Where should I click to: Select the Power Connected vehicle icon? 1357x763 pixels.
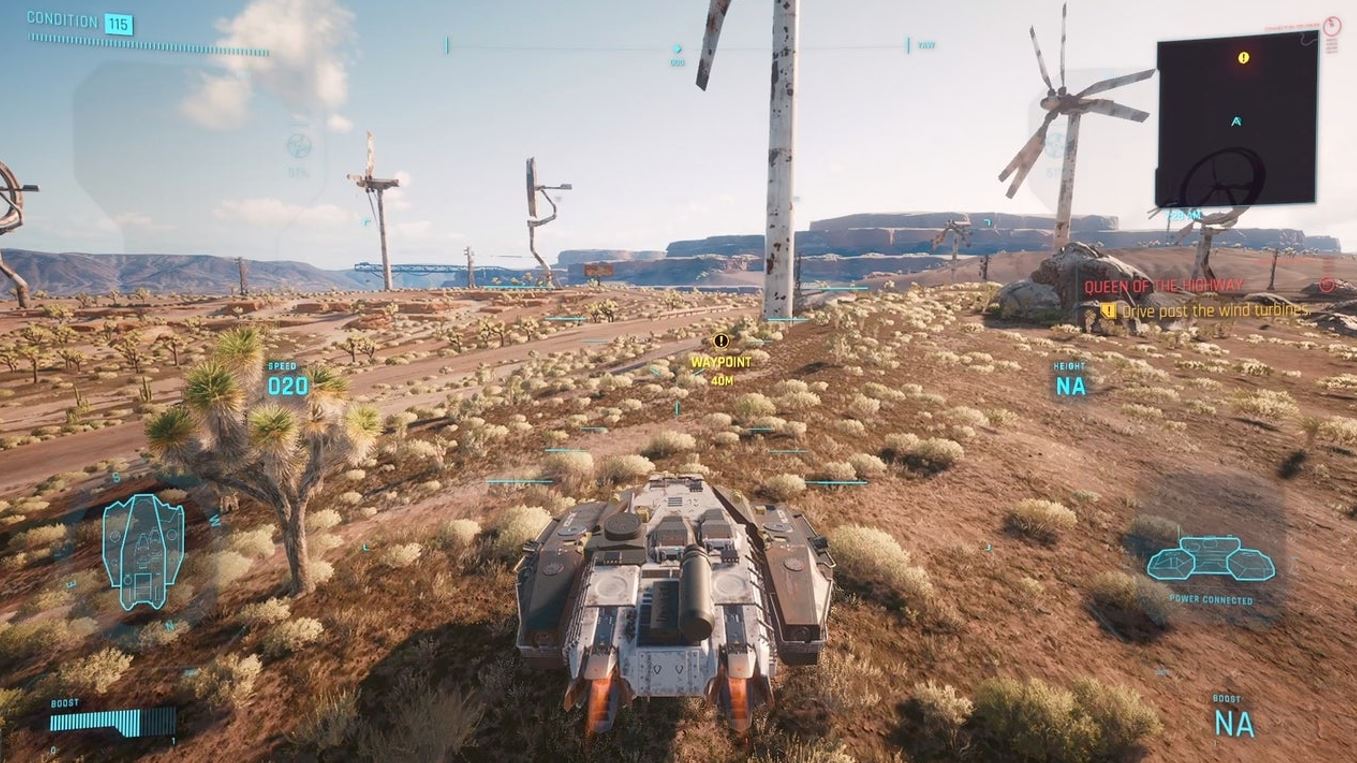click(1210, 559)
